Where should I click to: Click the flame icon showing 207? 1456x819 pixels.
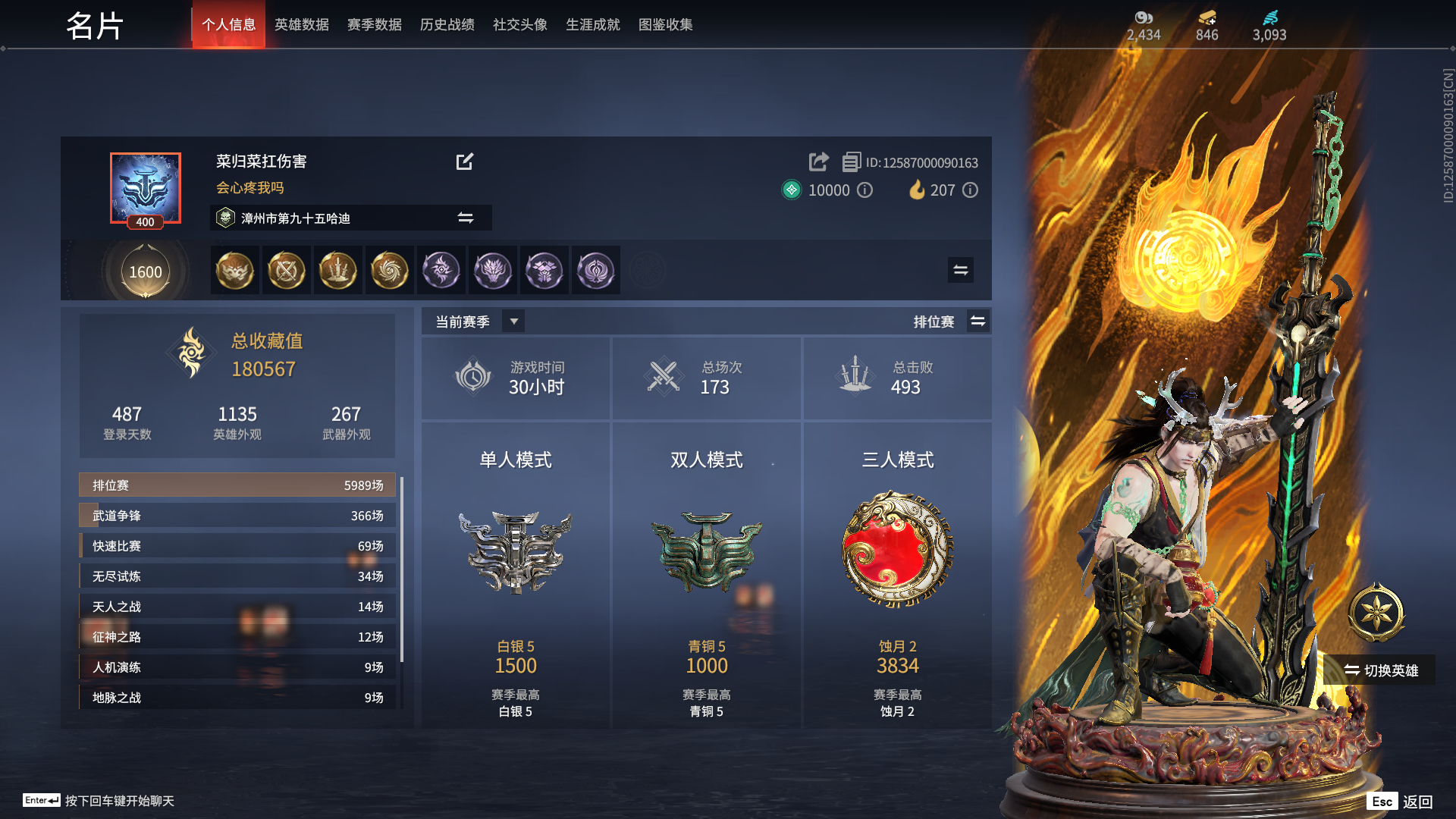point(916,190)
